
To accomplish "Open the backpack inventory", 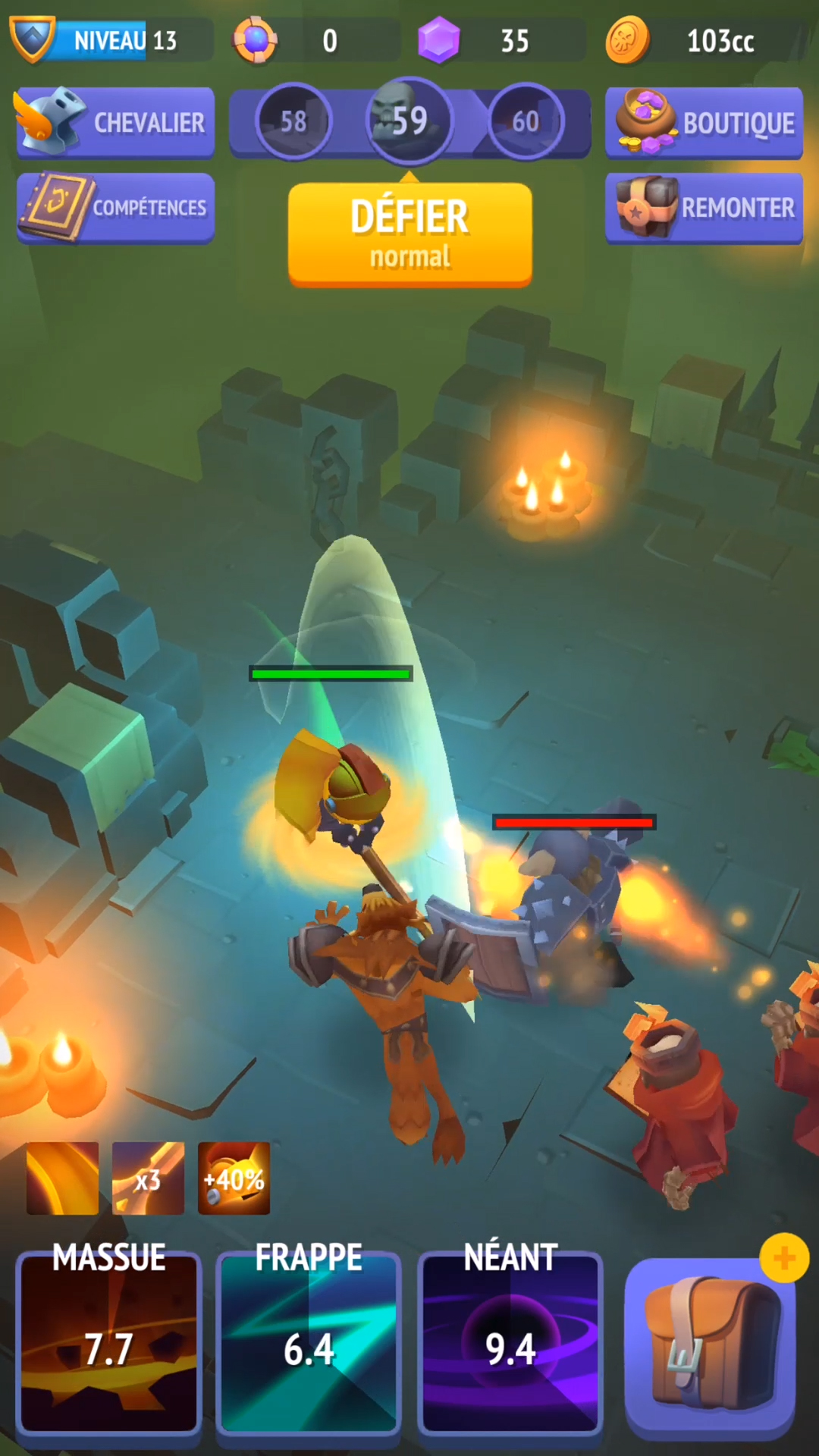I will [x=711, y=1344].
